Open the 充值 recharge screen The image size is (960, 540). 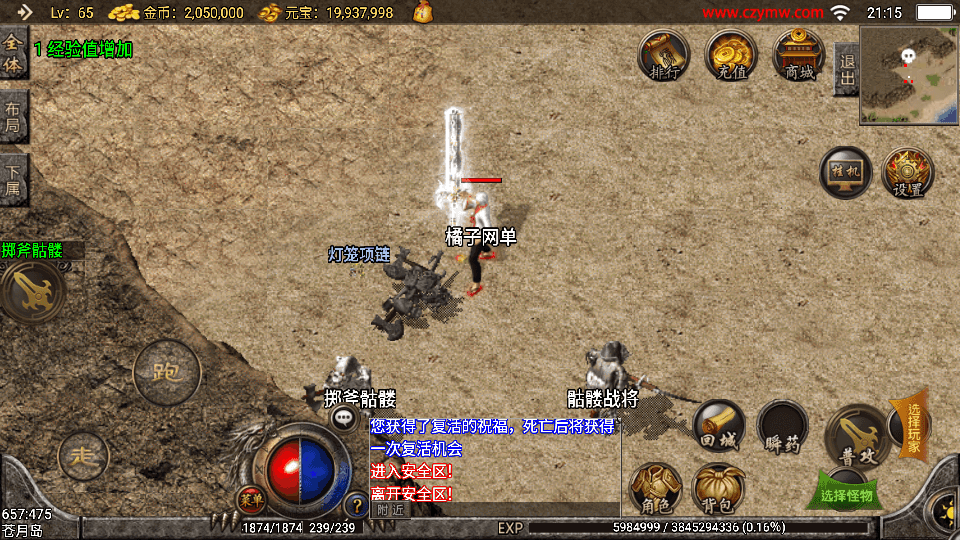click(731, 56)
